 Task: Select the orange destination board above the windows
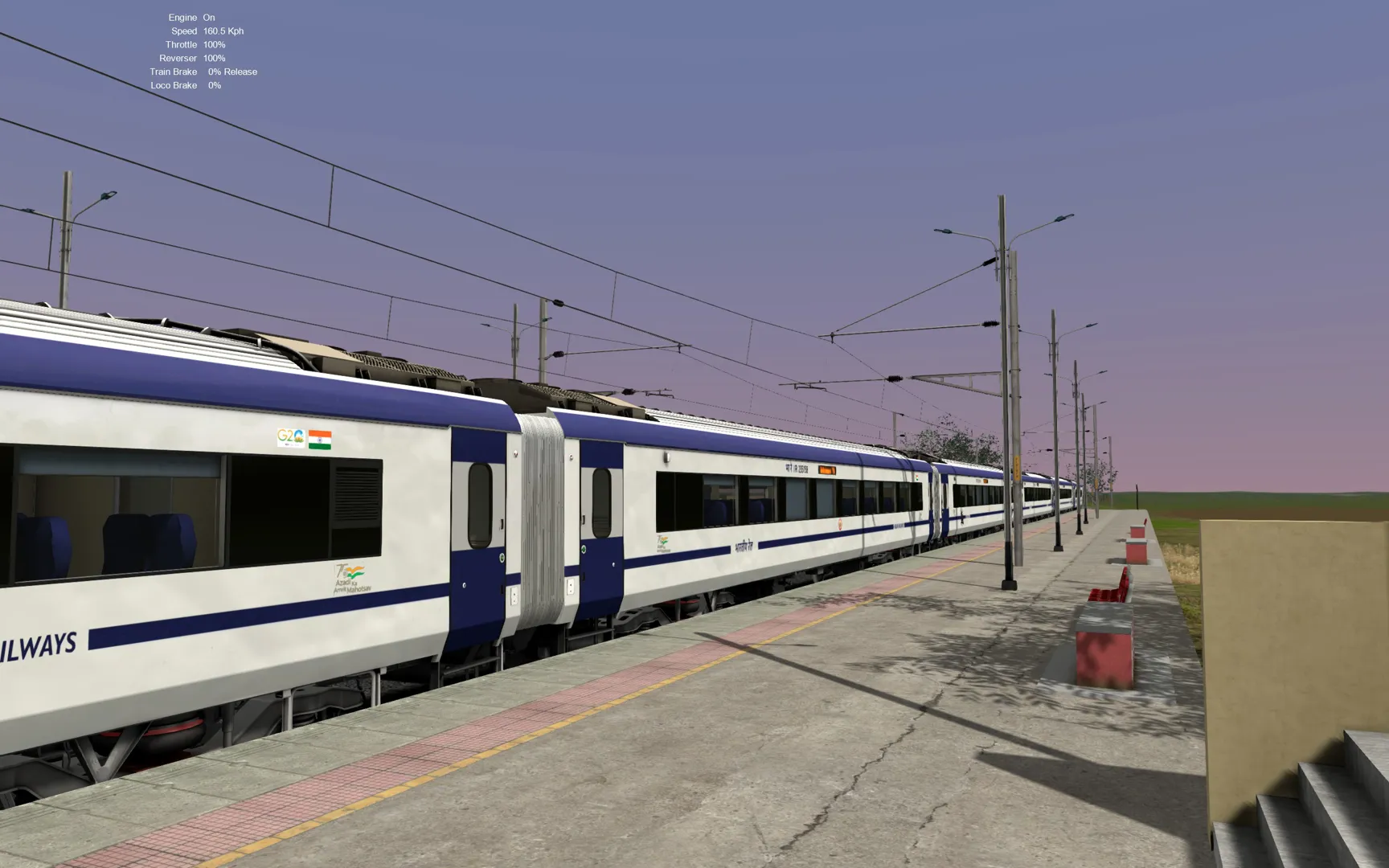point(828,470)
